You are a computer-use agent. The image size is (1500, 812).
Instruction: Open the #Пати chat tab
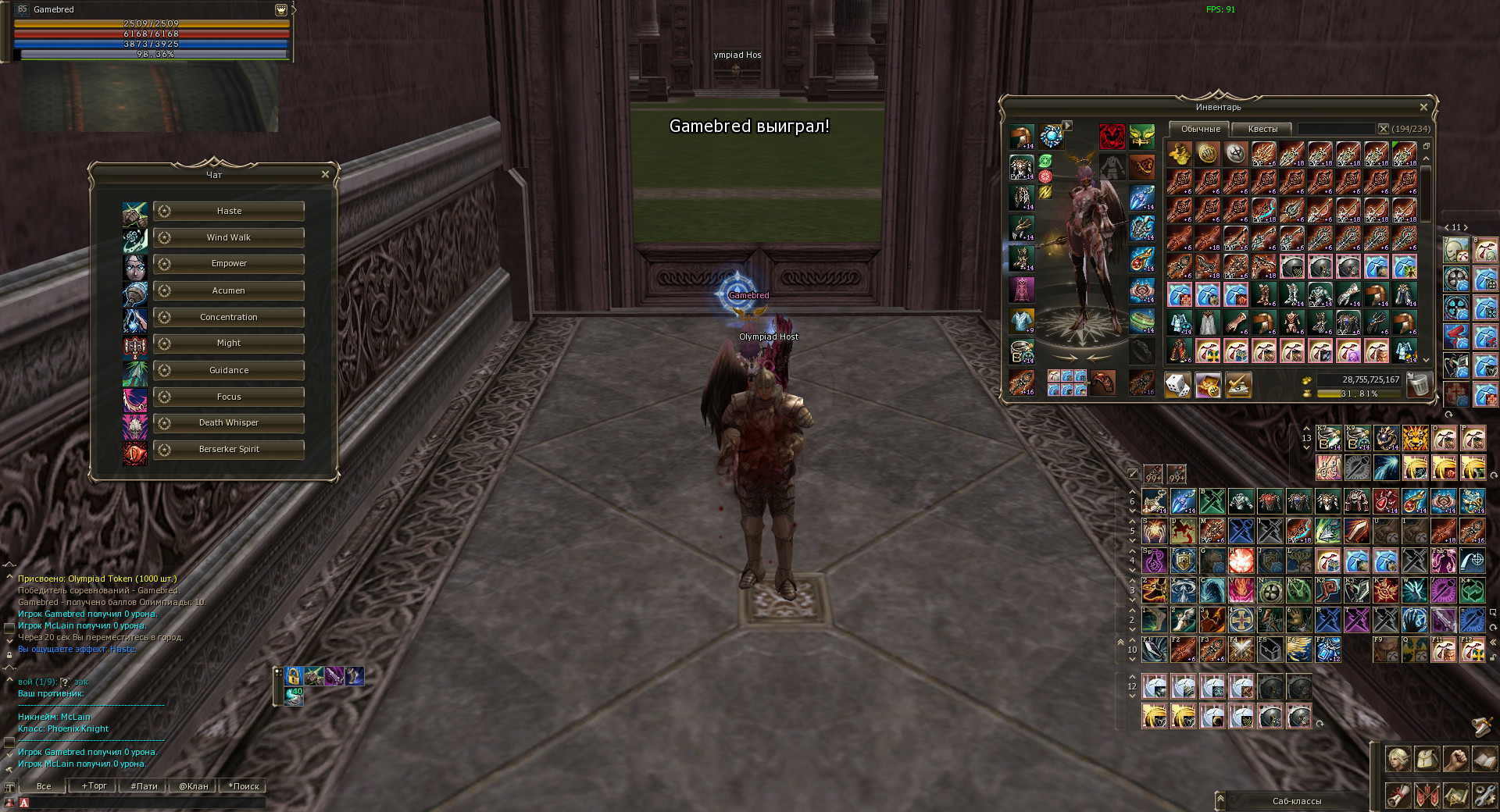pos(144,786)
